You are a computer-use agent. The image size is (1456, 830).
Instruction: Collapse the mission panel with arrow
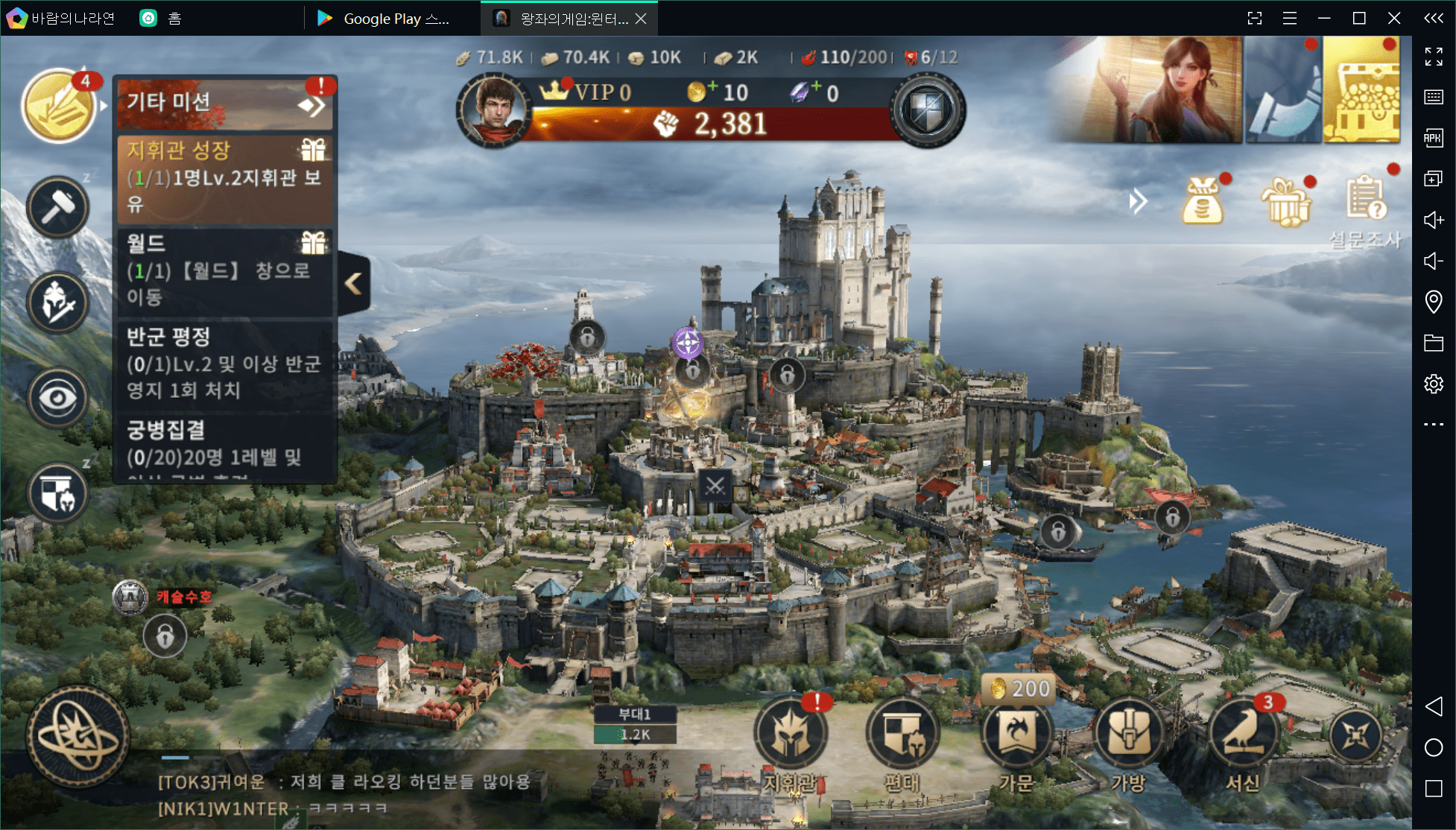point(354,283)
